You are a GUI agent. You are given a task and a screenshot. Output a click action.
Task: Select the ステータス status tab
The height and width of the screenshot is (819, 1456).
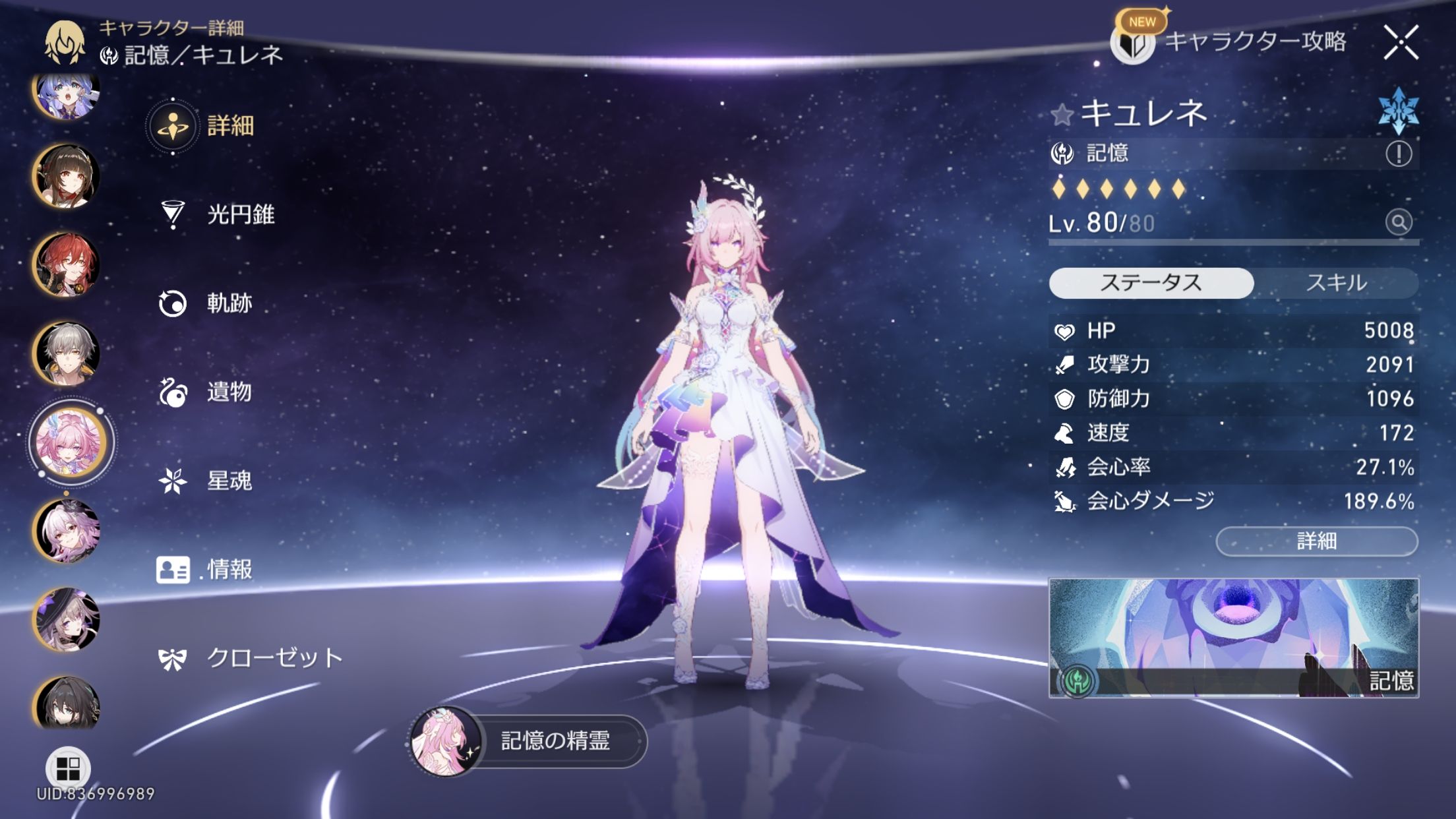[1151, 283]
